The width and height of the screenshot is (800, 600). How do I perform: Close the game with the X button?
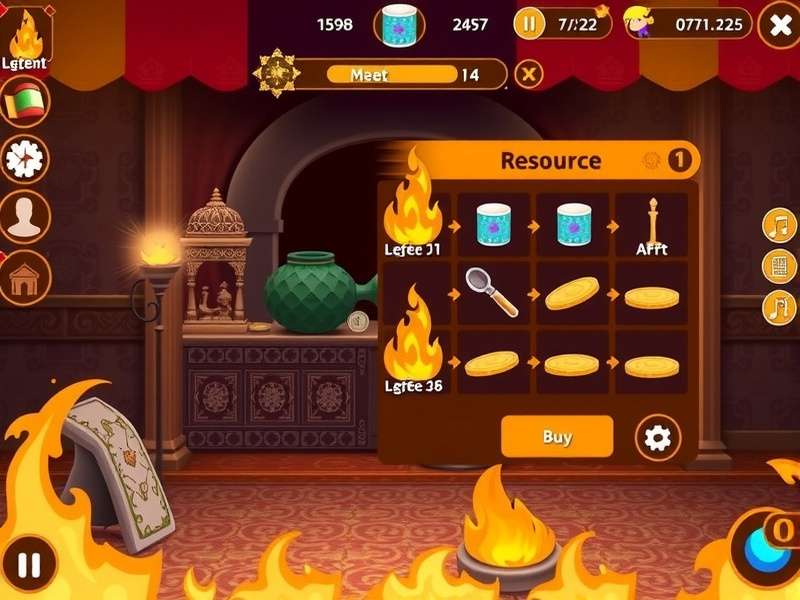tap(777, 26)
